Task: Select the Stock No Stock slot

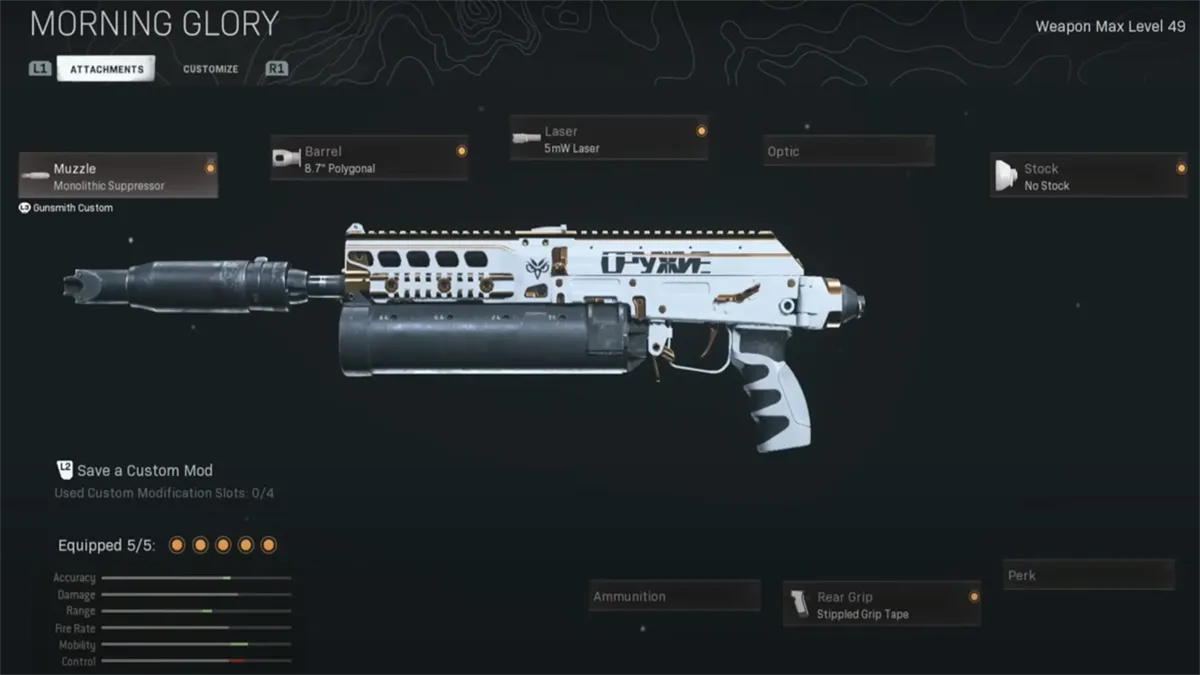Action: [x=1088, y=176]
